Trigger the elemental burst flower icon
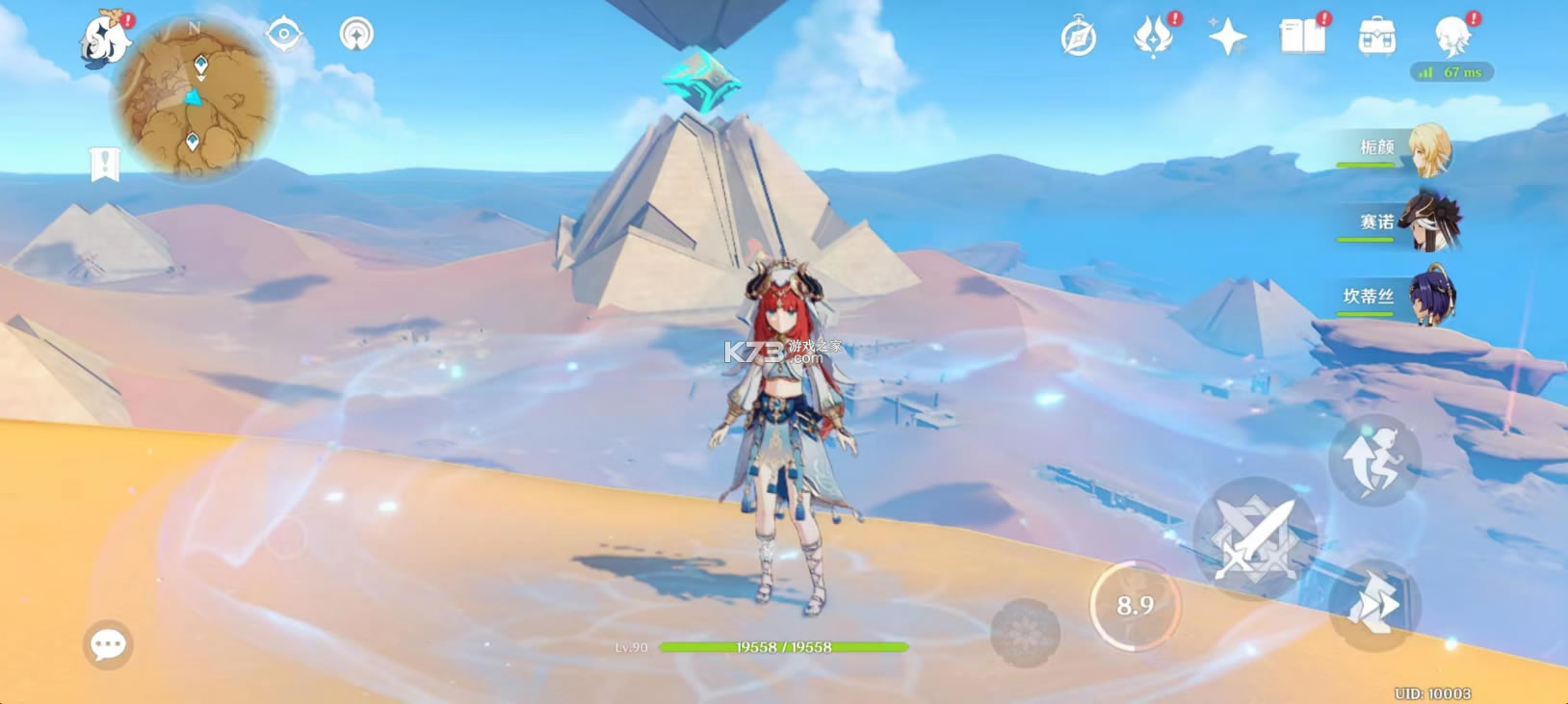The image size is (1568, 704). pyautogui.click(x=1025, y=633)
